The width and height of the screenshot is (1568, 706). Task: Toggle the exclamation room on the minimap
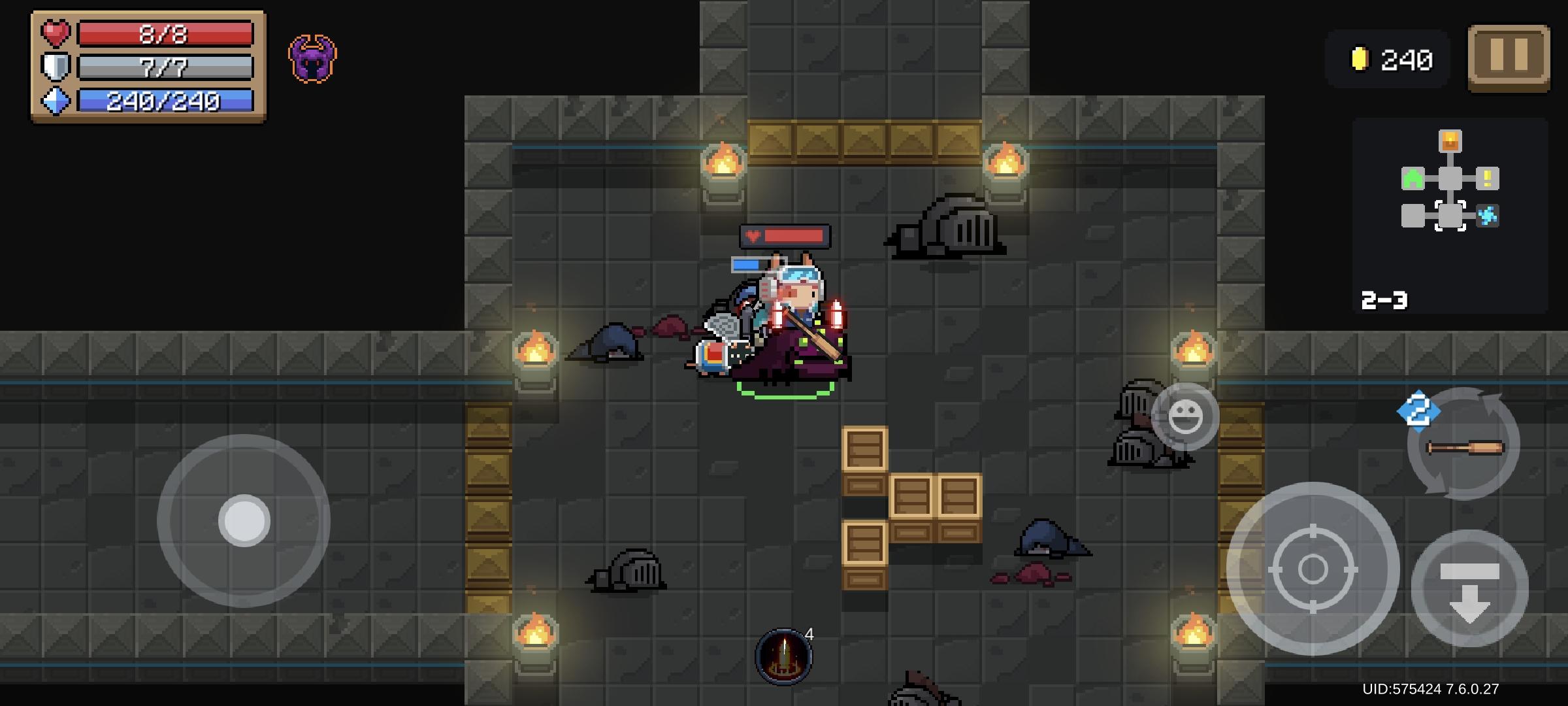[1488, 178]
